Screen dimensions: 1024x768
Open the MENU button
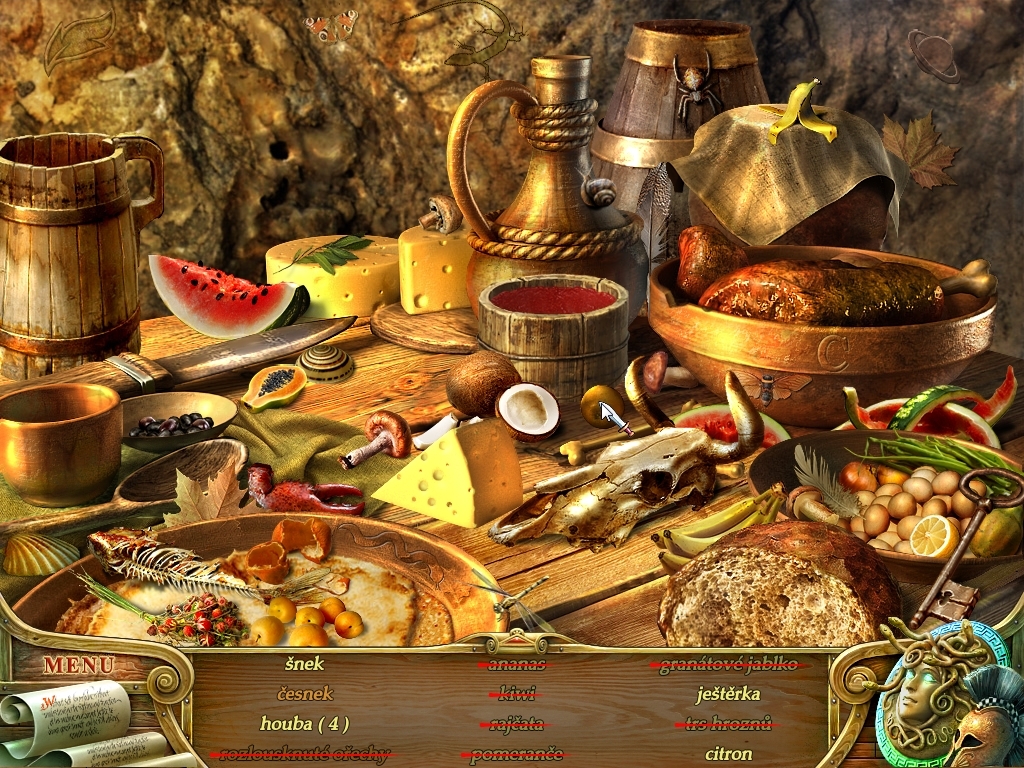click(78, 664)
